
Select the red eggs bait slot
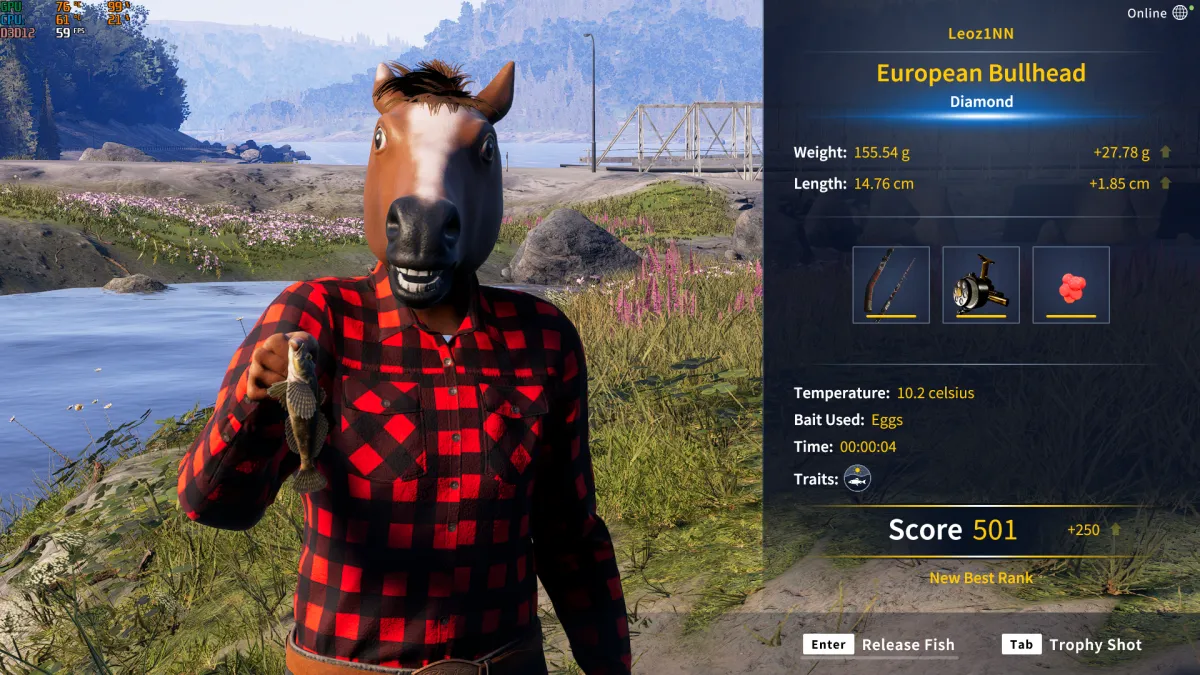click(x=1071, y=285)
